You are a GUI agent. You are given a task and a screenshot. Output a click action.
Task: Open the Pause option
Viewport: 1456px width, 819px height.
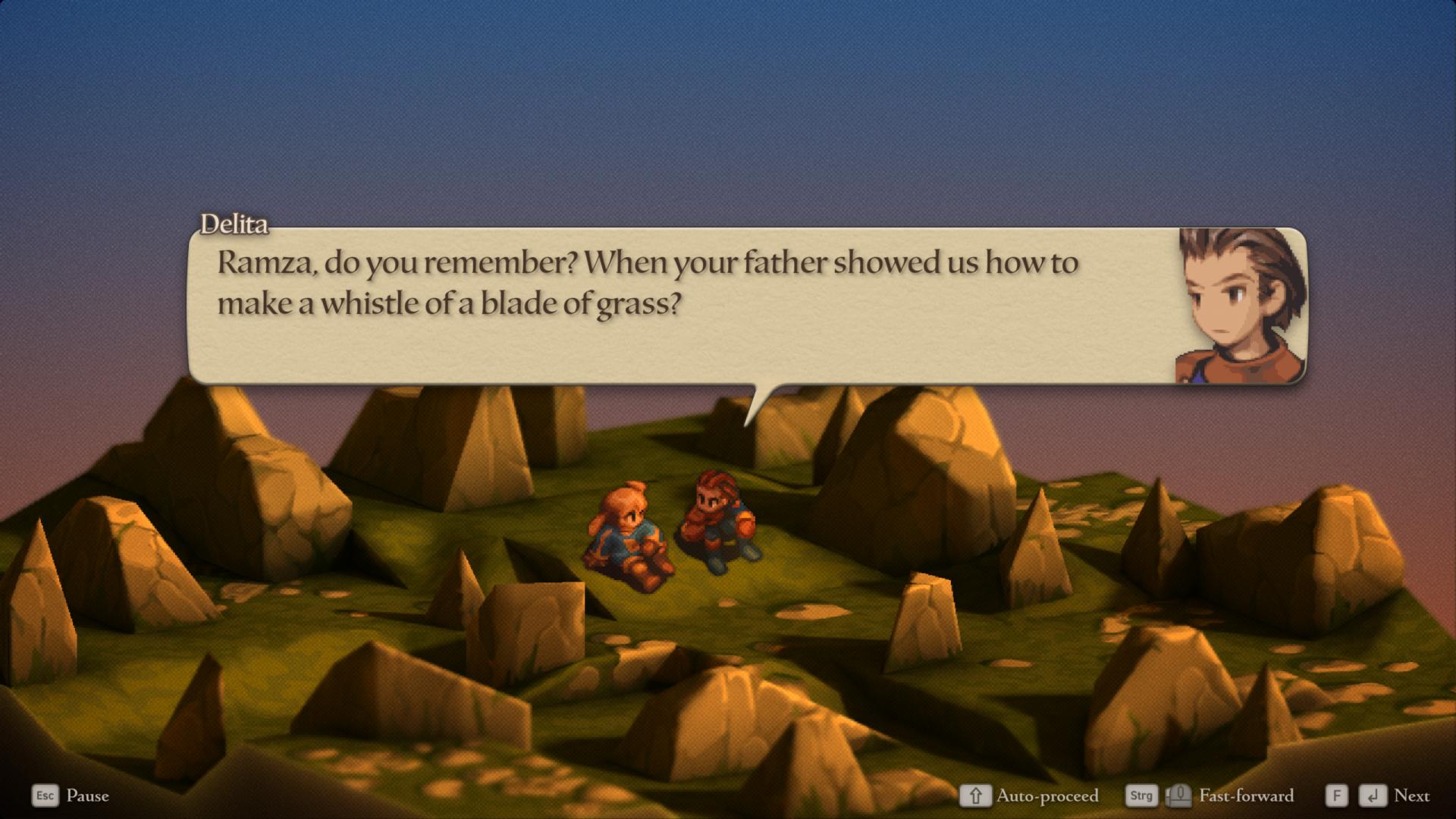pos(86,795)
